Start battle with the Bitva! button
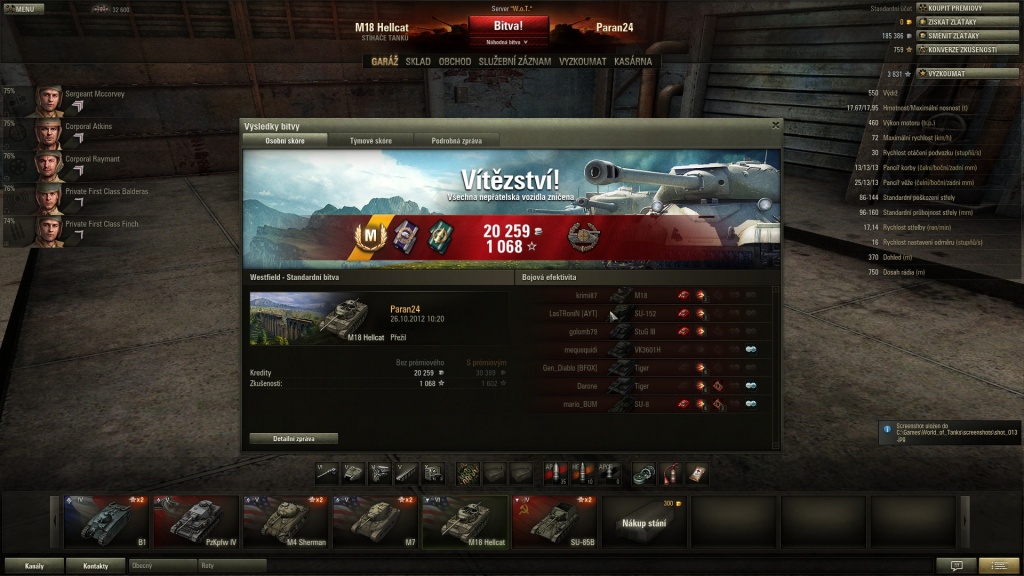The width and height of the screenshot is (1024, 576). [x=508, y=26]
